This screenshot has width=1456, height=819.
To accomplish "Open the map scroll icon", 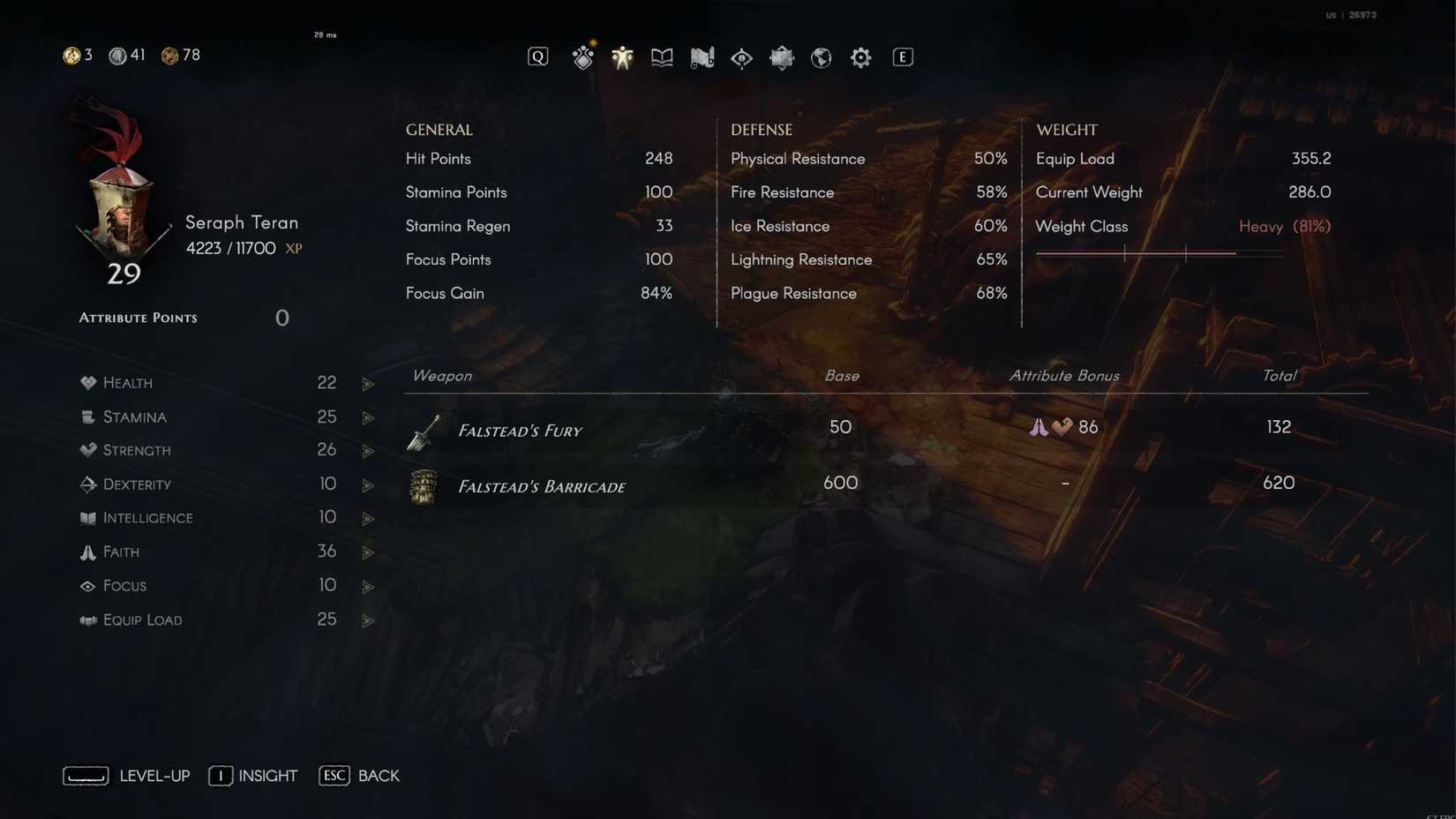I will click(702, 56).
